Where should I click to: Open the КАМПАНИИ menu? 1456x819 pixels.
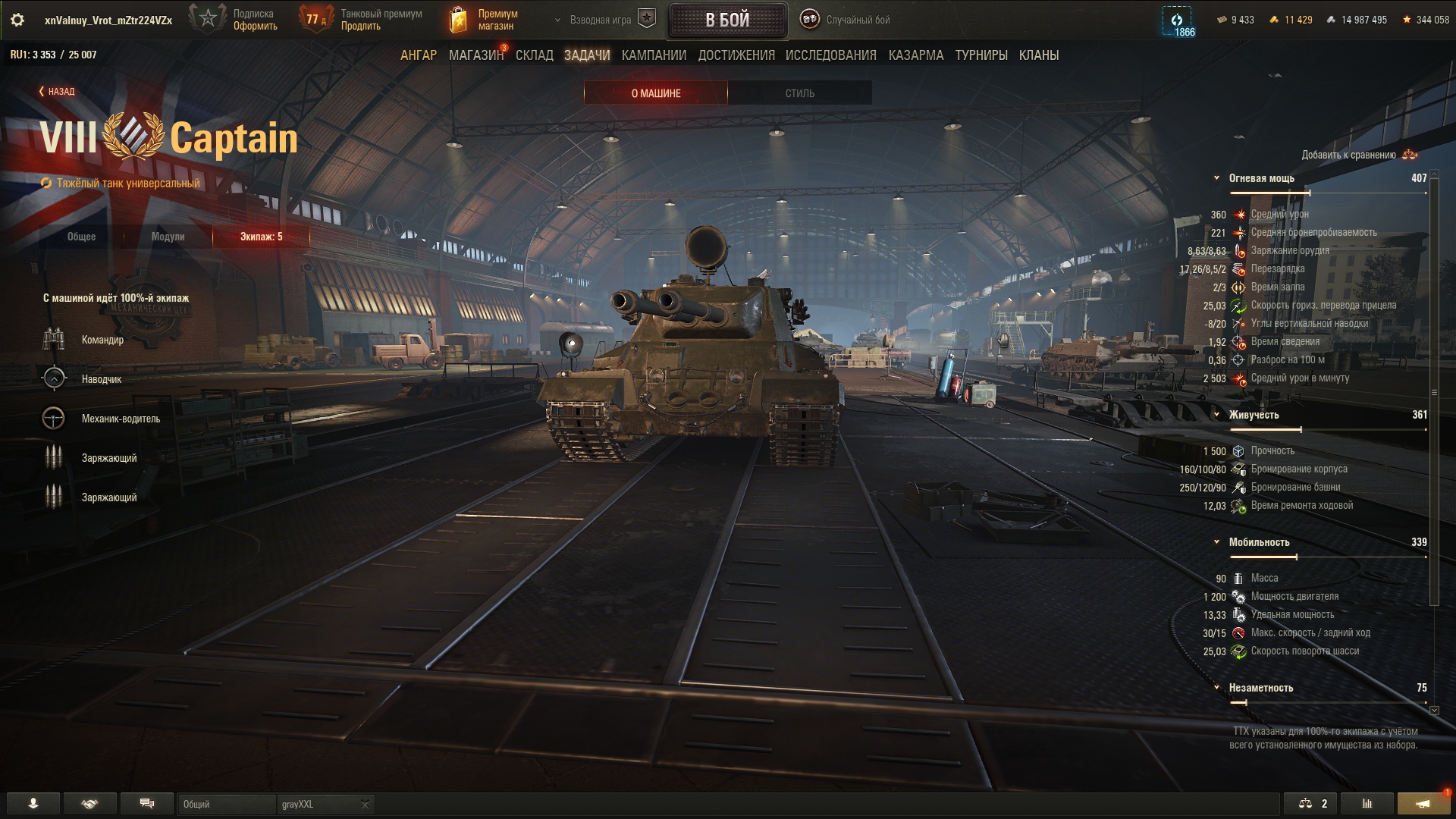coord(654,55)
